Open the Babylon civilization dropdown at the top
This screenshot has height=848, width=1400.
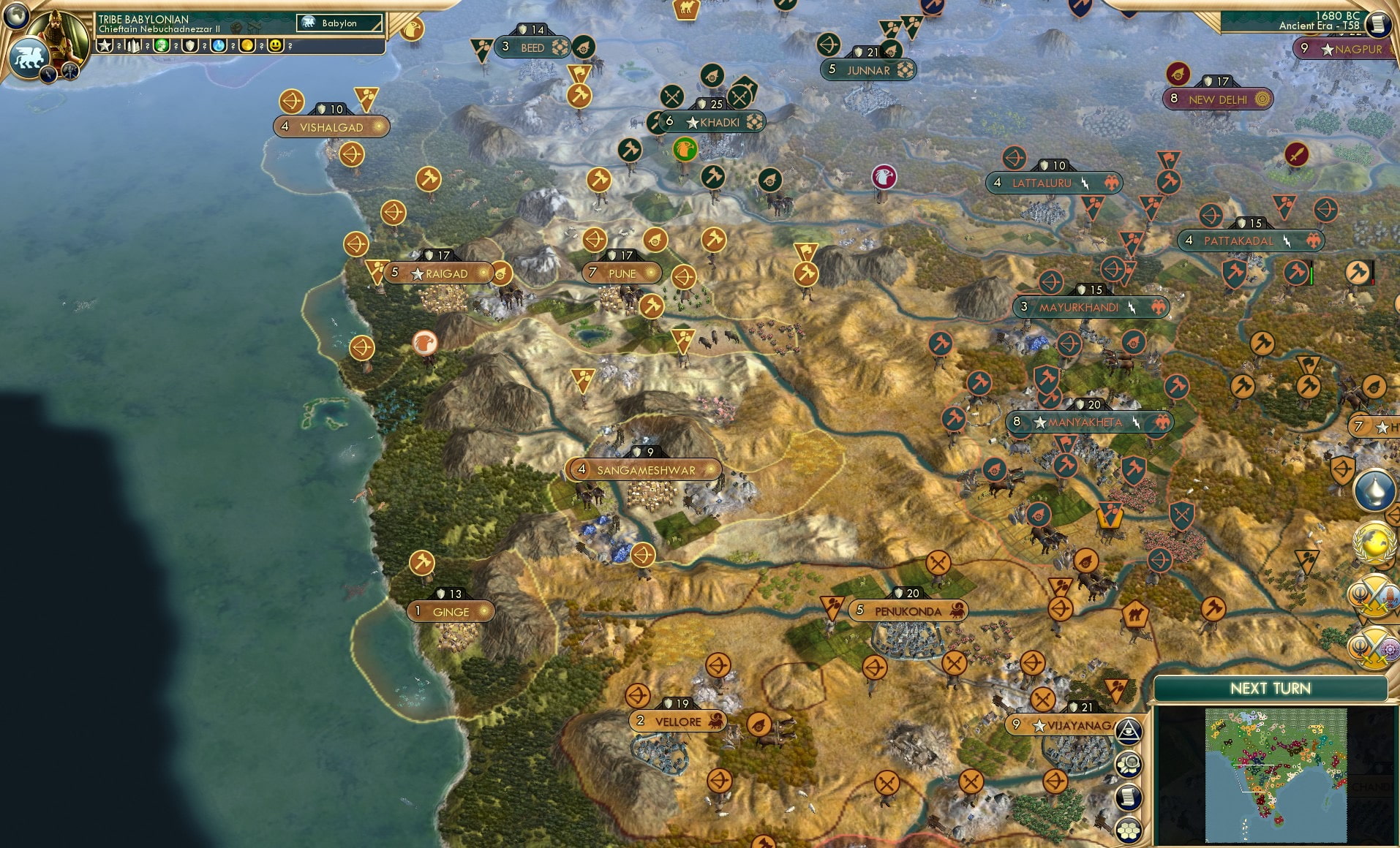coord(338,23)
